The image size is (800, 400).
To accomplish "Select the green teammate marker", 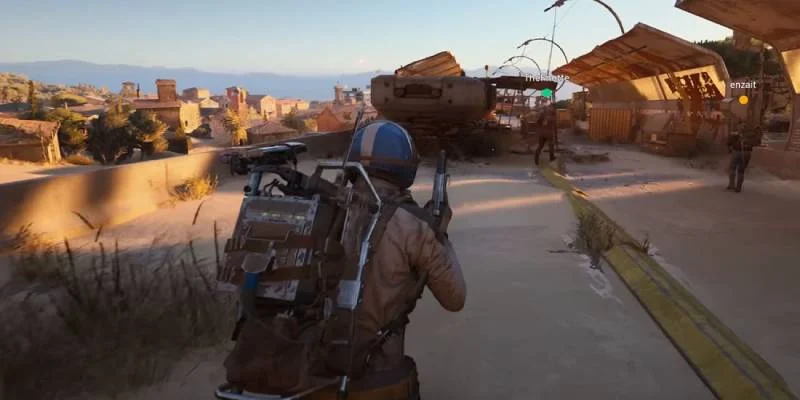I will pos(547,93).
